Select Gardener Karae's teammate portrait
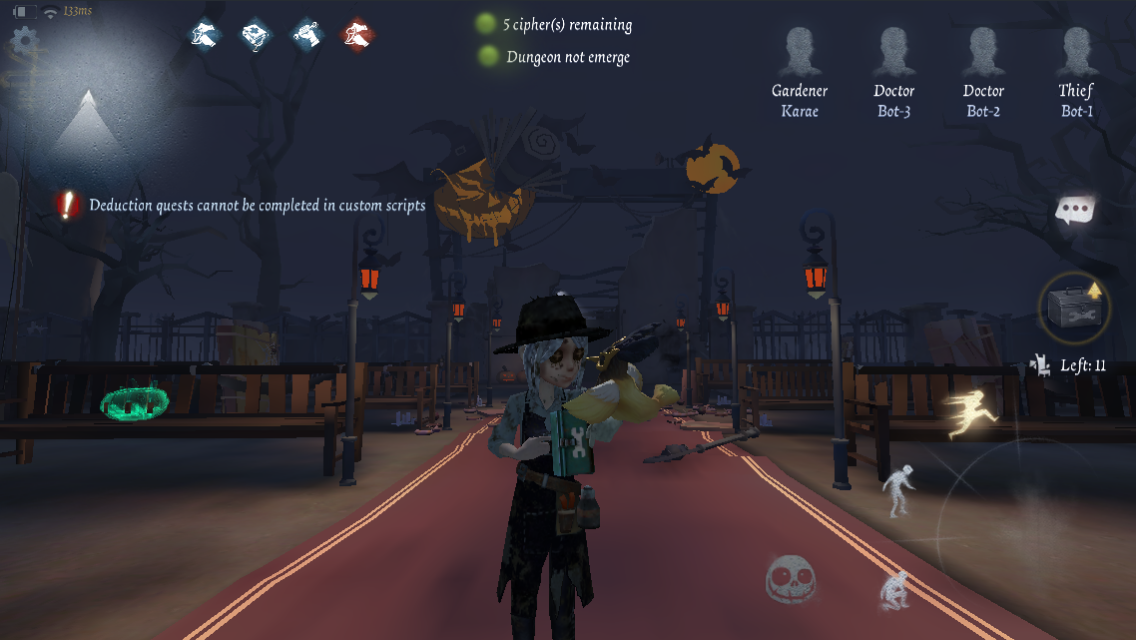1136x640 pixels. (799, 53)
